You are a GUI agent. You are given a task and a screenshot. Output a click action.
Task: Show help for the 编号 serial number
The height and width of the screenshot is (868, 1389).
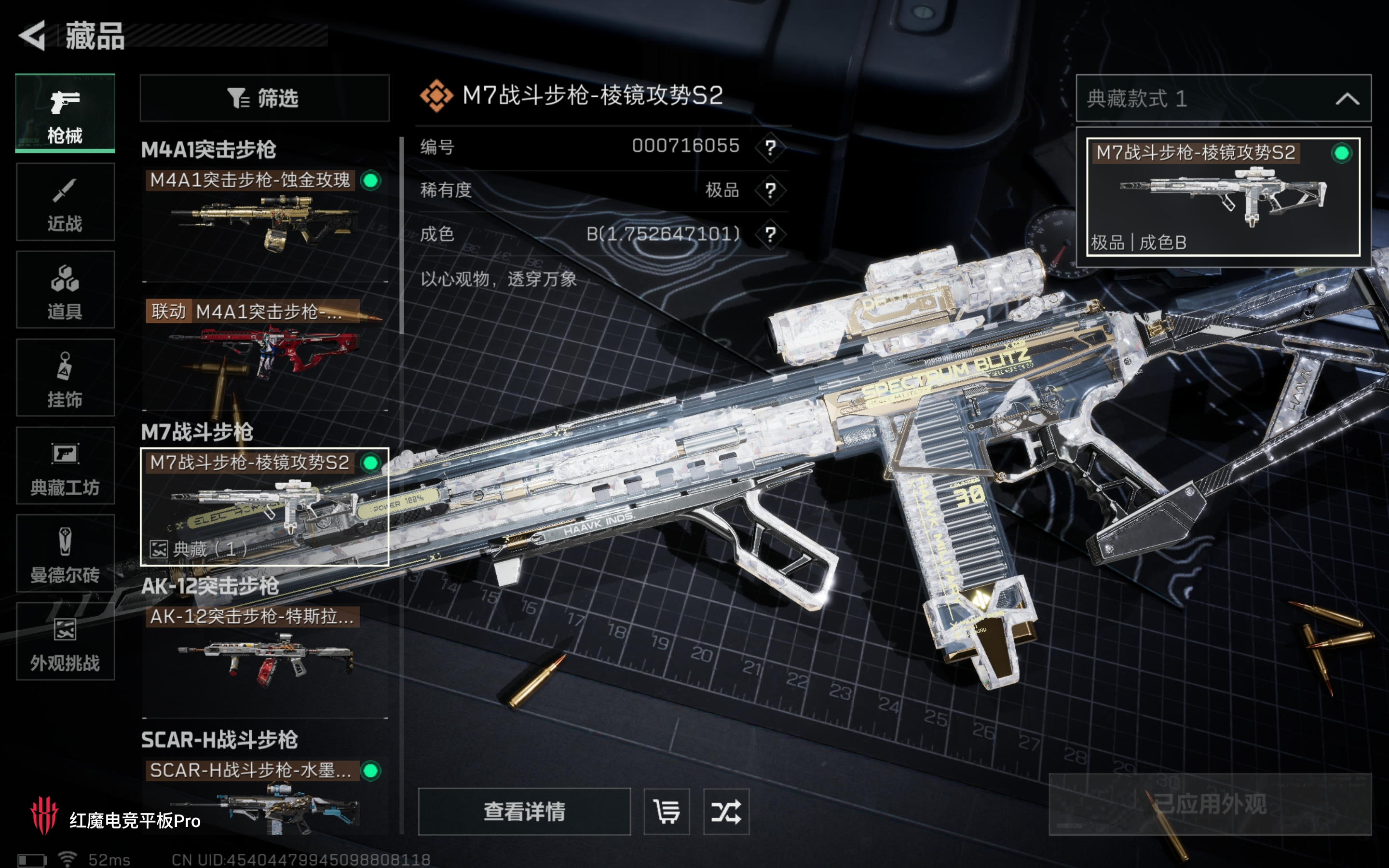[770, 147]
